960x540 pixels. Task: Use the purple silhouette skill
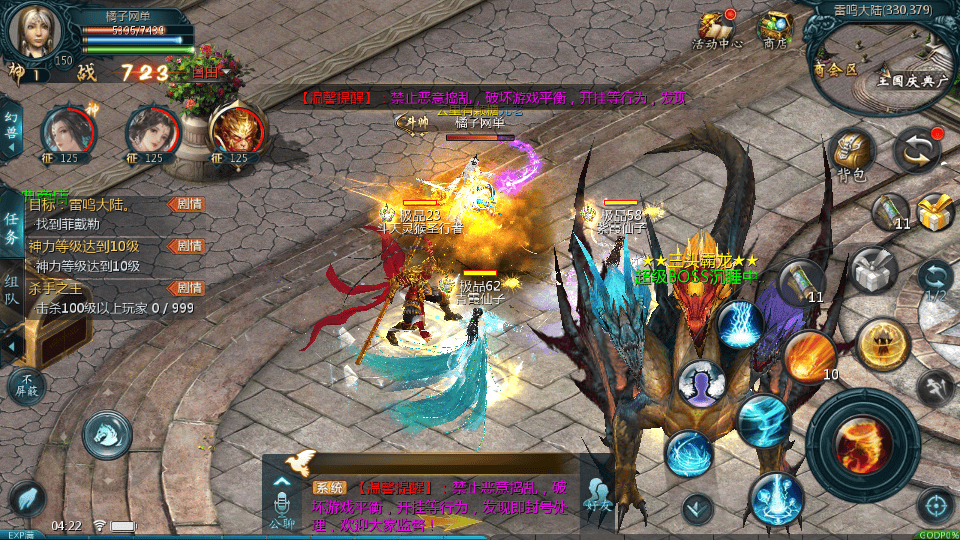coord(701,383)
